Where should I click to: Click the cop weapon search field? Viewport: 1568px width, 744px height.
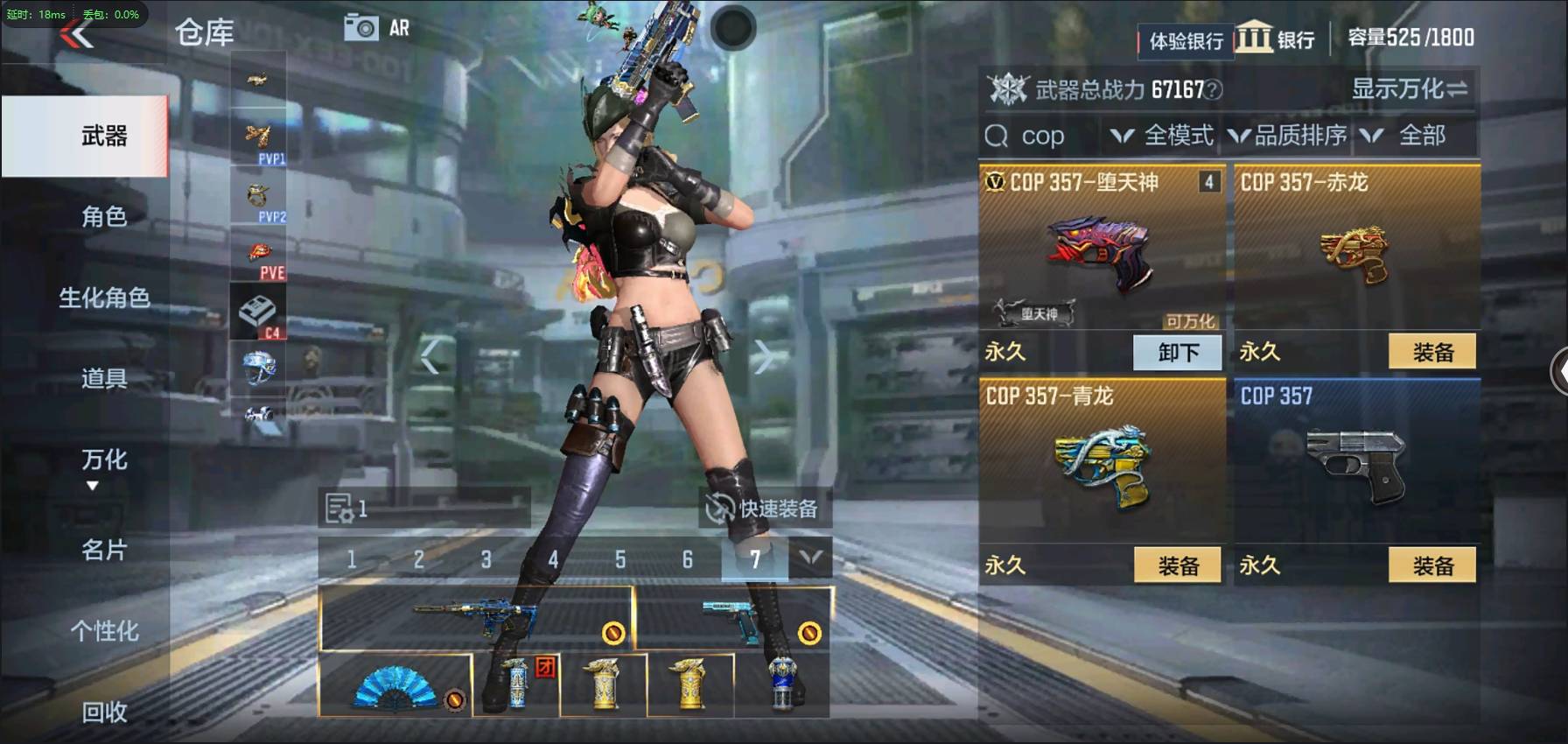[1043, 137]
